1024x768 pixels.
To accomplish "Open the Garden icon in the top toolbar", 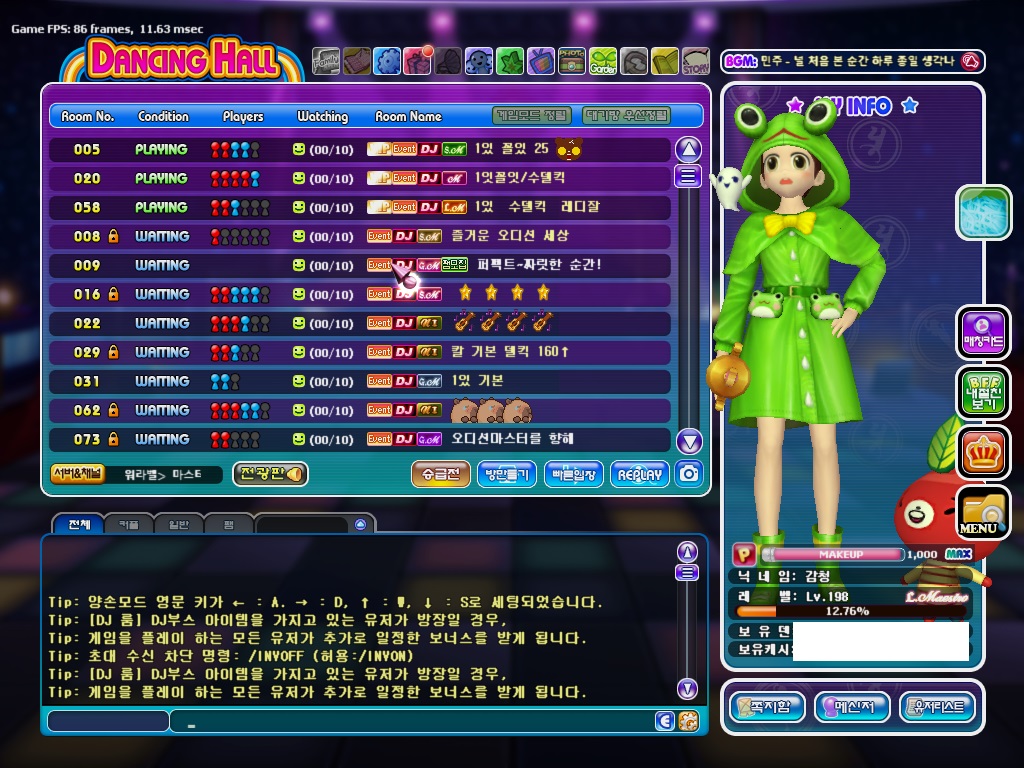I will click(603, 62).
